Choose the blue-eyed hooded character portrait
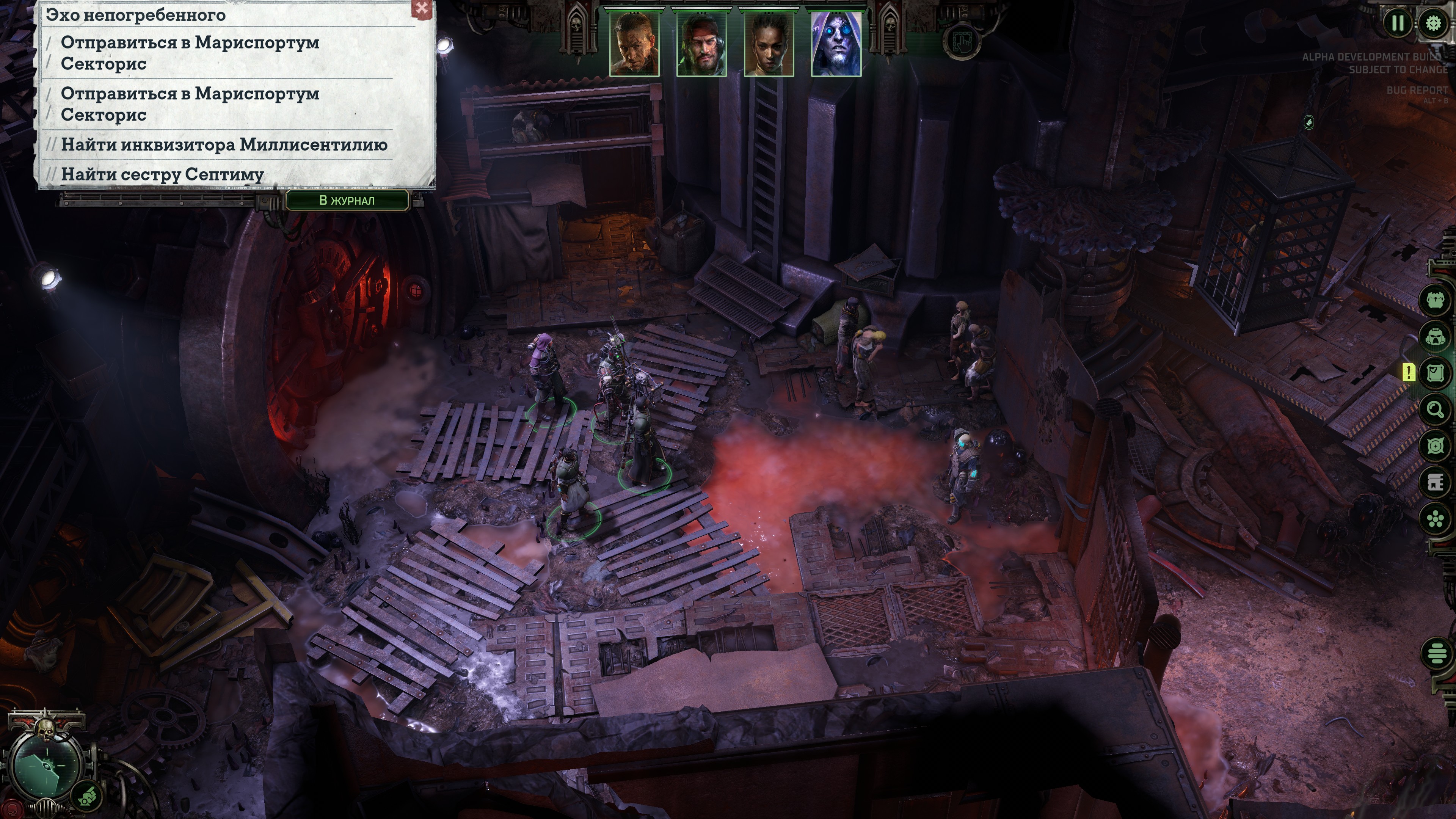Viewport: 1456px width, 819px height. [836, 44]
